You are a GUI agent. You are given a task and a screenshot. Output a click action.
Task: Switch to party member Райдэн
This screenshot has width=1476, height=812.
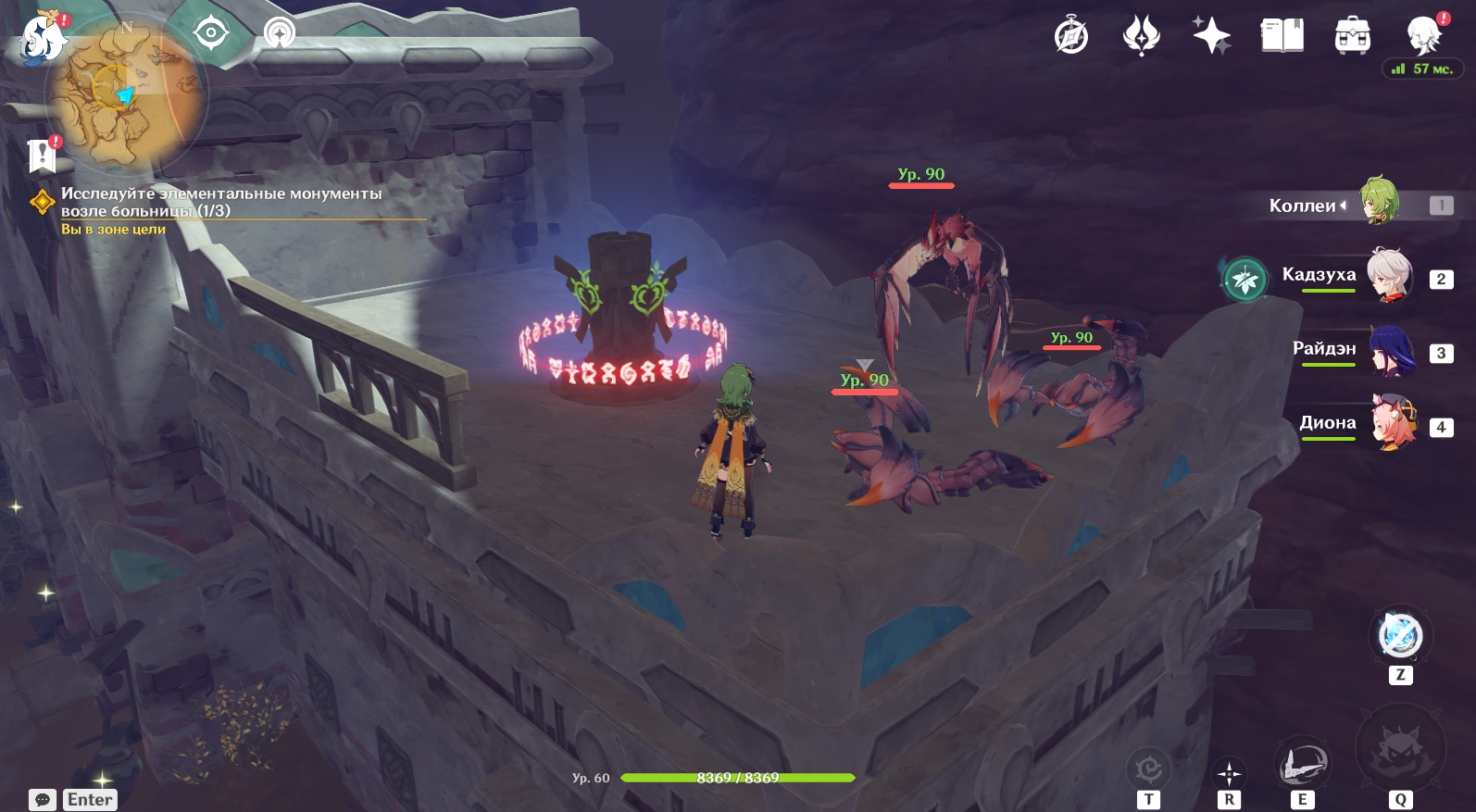(x=1390, y=350)
